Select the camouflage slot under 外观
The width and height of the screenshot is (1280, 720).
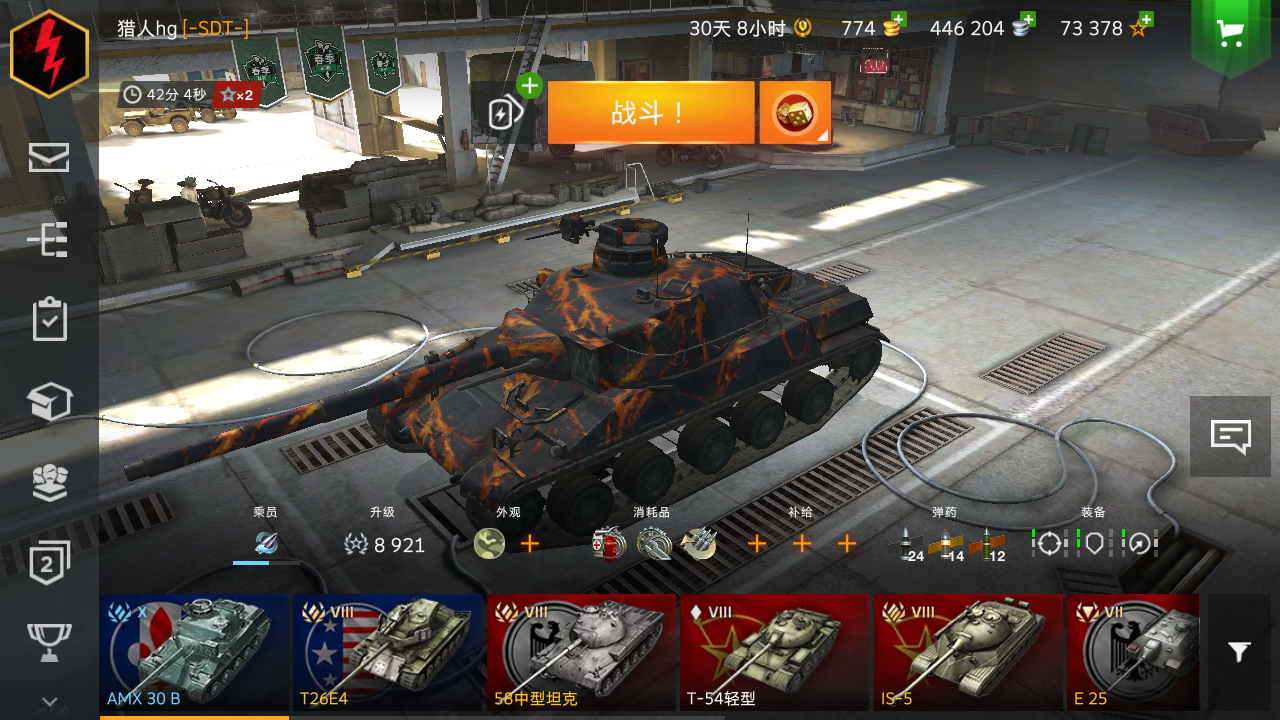489,545
